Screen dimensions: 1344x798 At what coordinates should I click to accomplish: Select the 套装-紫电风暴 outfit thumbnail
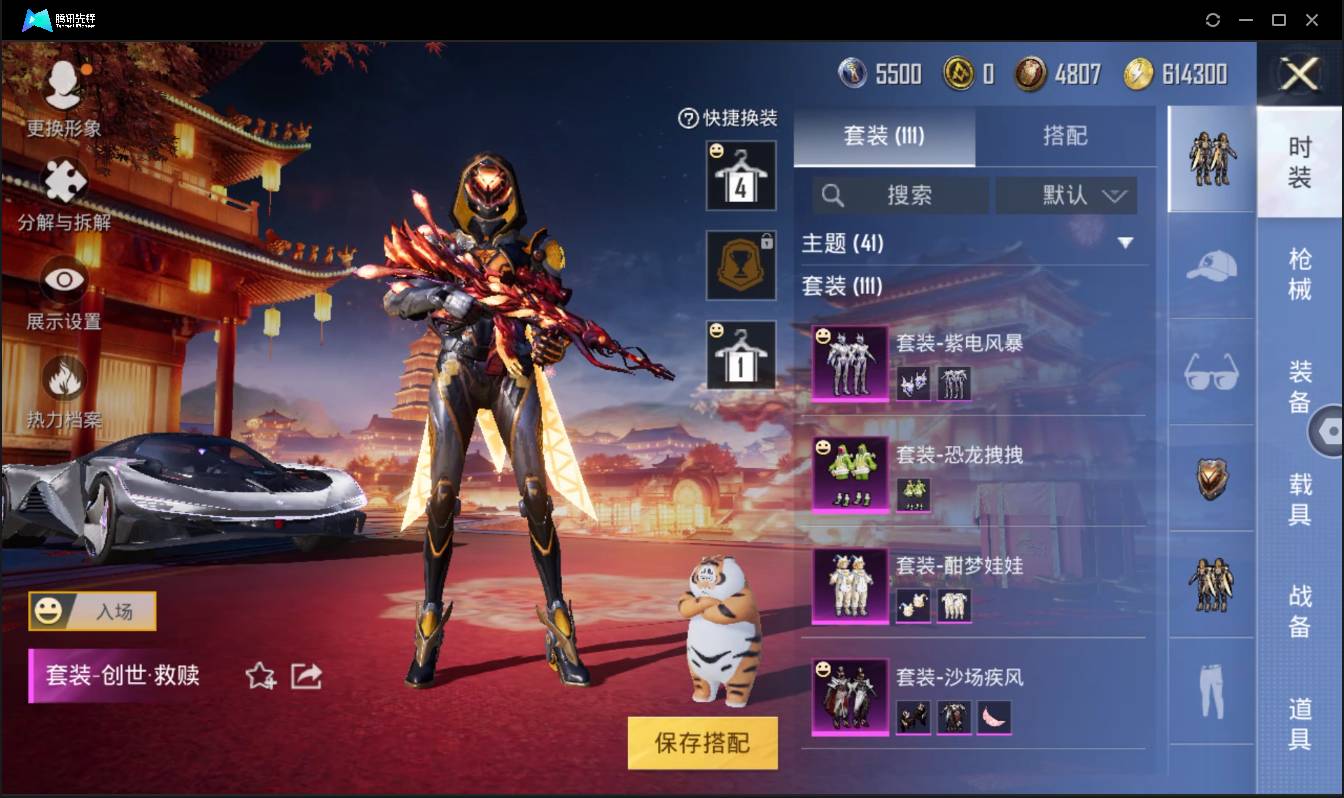(x=849, y=362)
